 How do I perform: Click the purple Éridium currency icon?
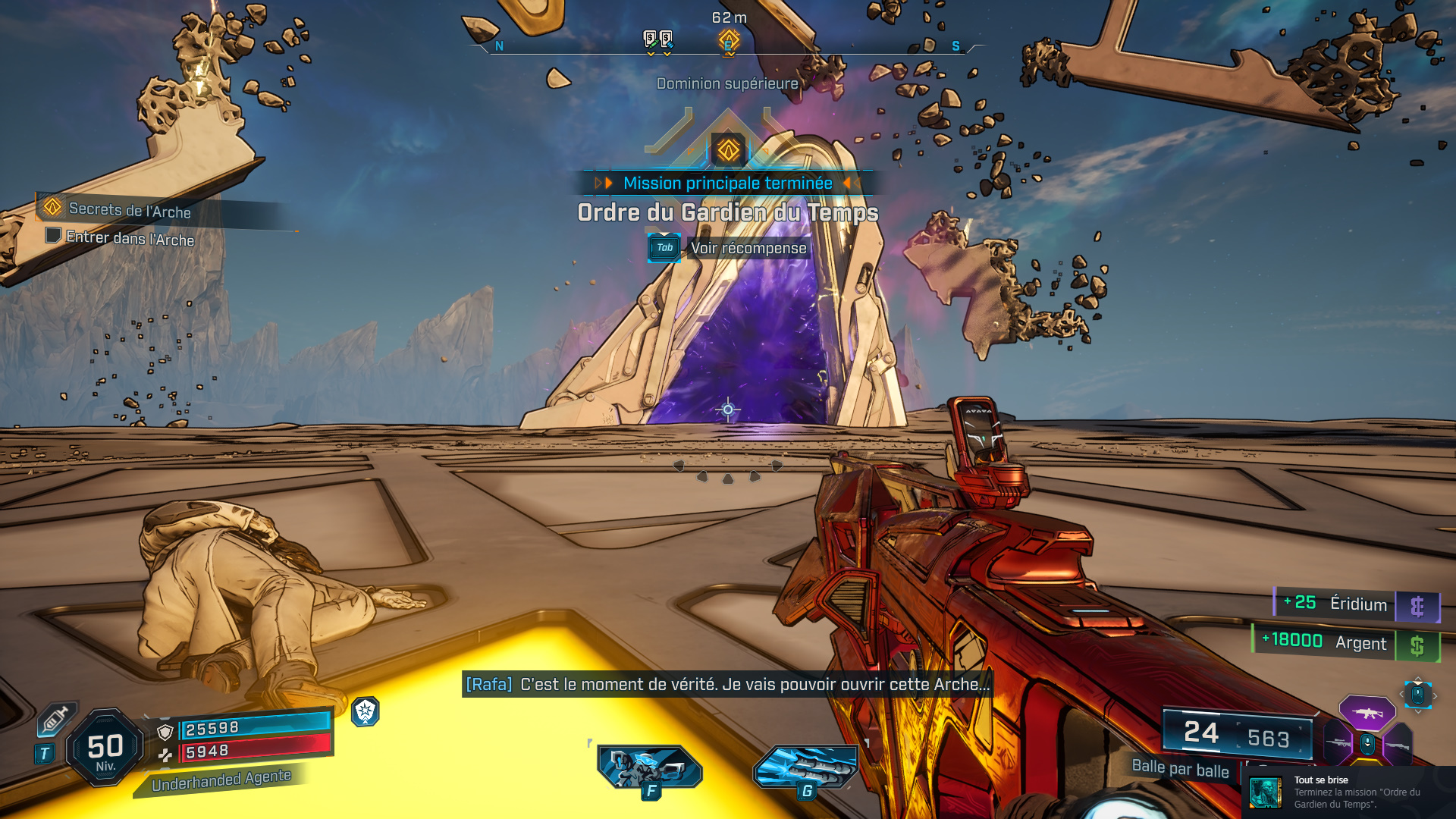[x=1419, y=605]
